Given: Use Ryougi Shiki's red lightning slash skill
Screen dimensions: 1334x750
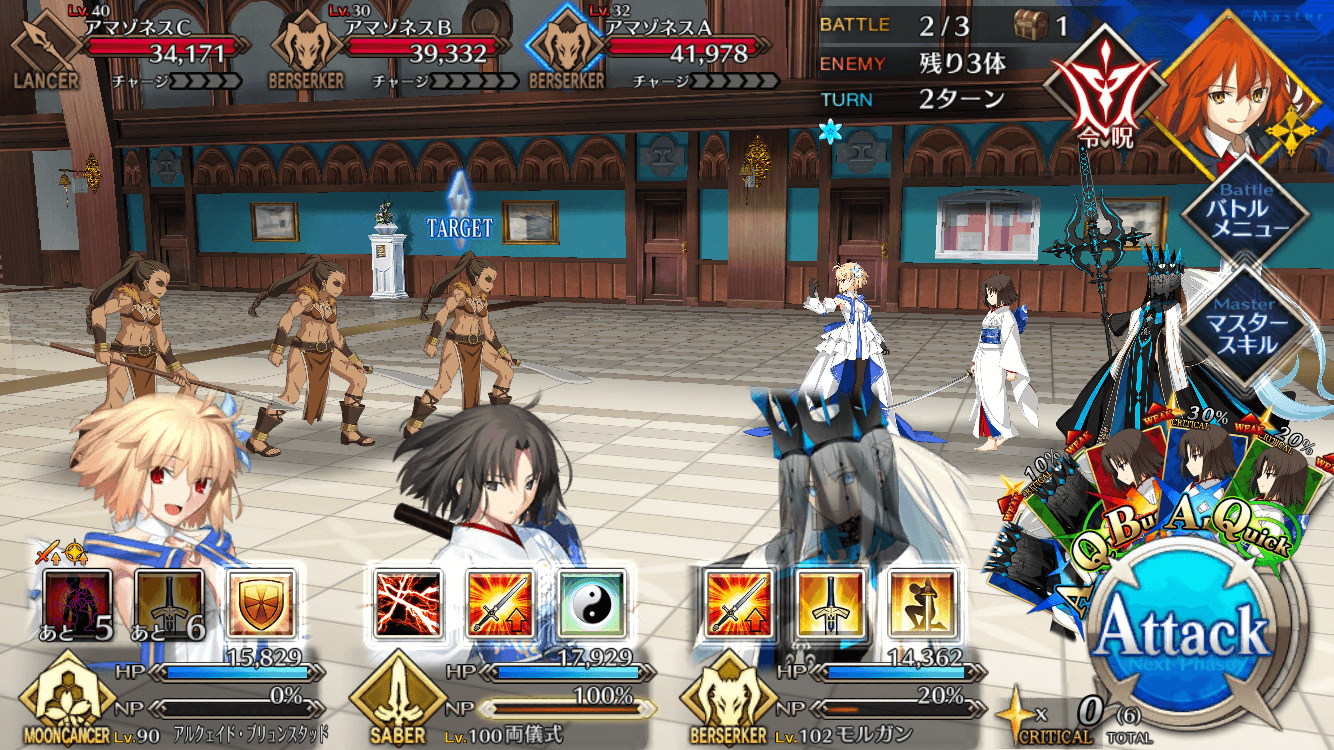Looking at the screenshot, I should pos(407,604).
